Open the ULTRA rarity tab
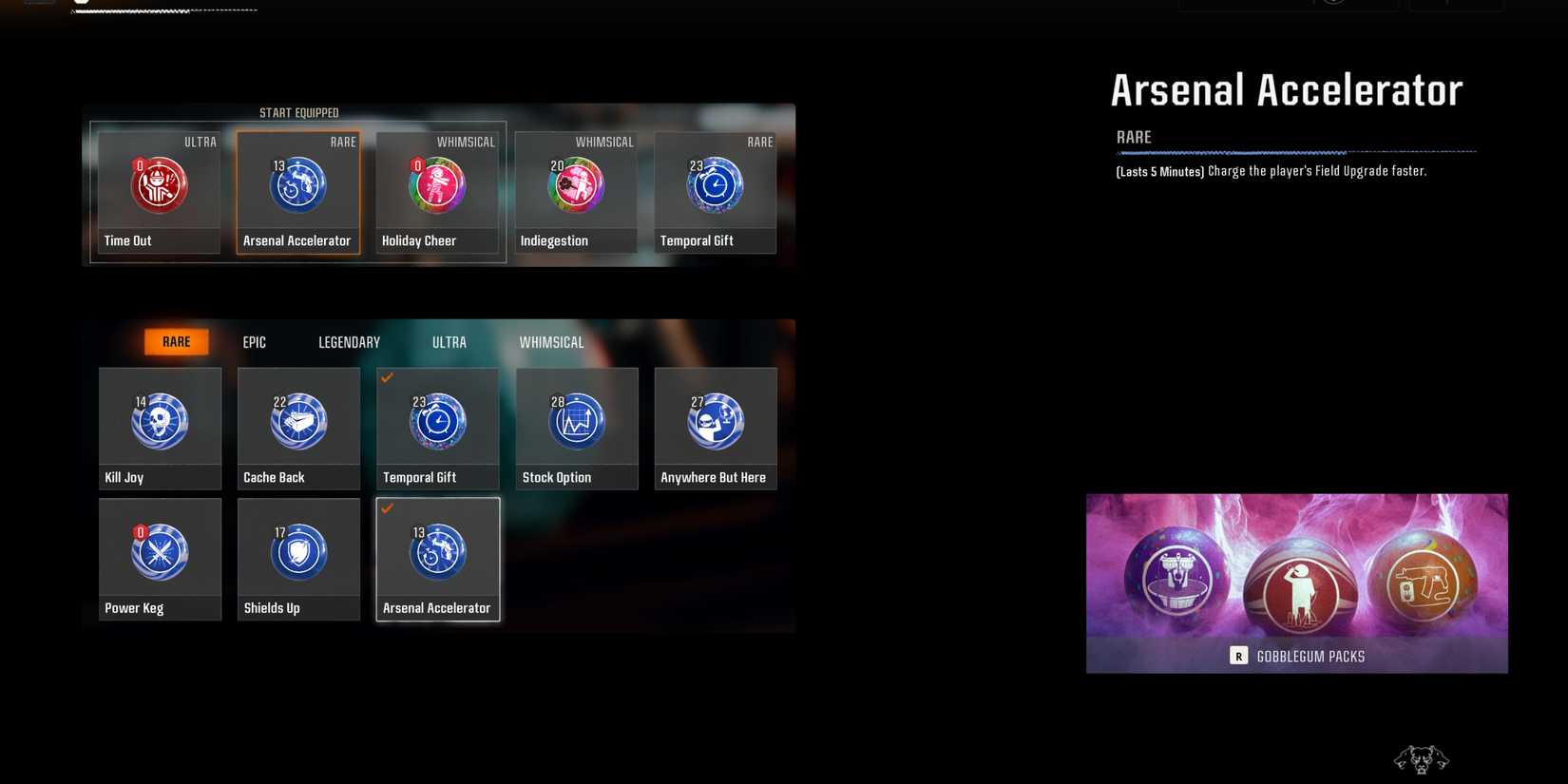This screenshot has height=784, width=1568. pos(449,341)
